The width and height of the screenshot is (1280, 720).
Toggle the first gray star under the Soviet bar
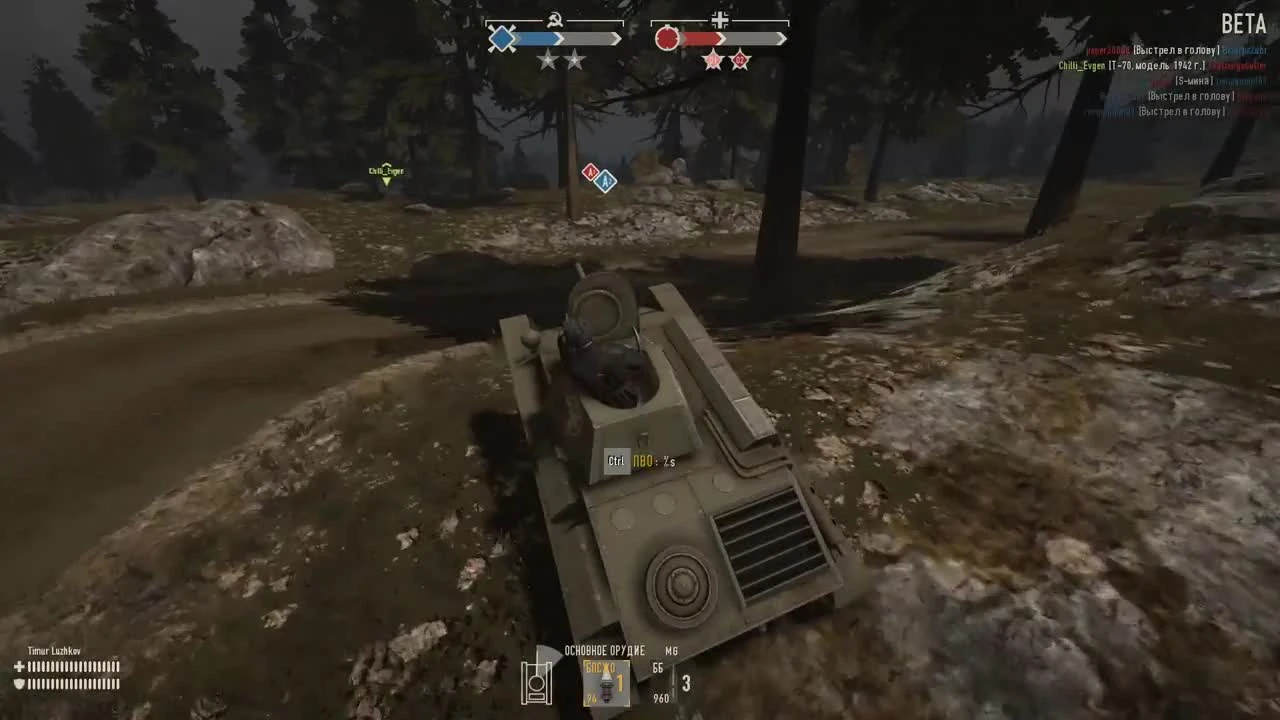[546, 60]
